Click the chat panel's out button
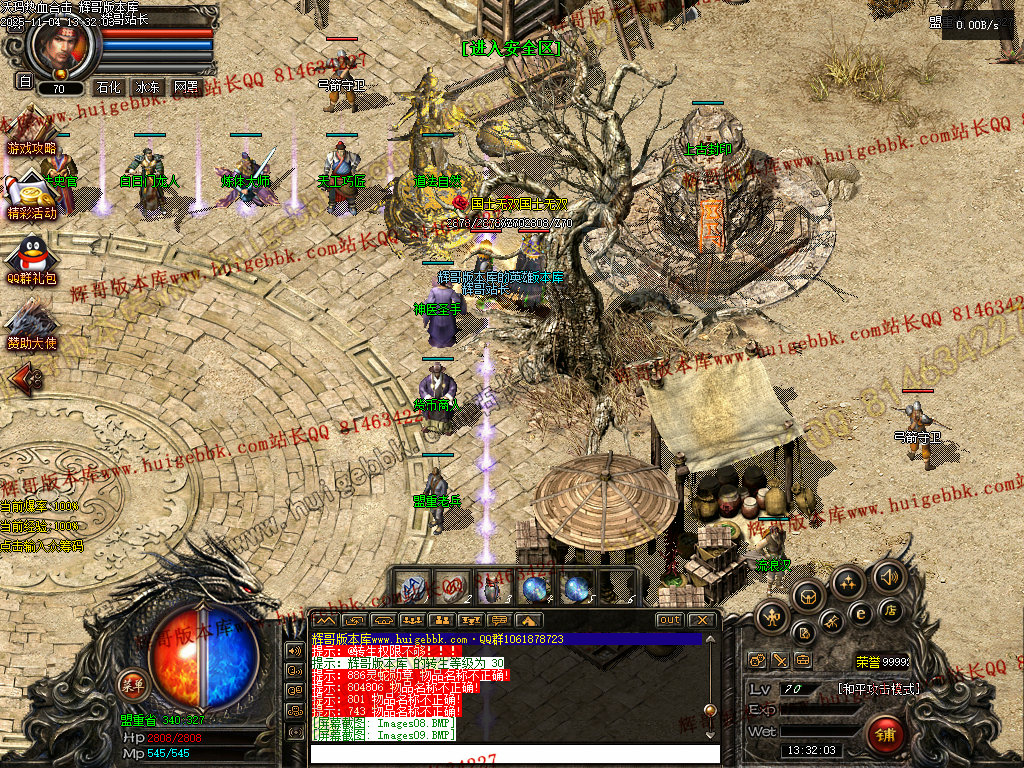Viewport: 1024px width, 768px height. (669, 620)
